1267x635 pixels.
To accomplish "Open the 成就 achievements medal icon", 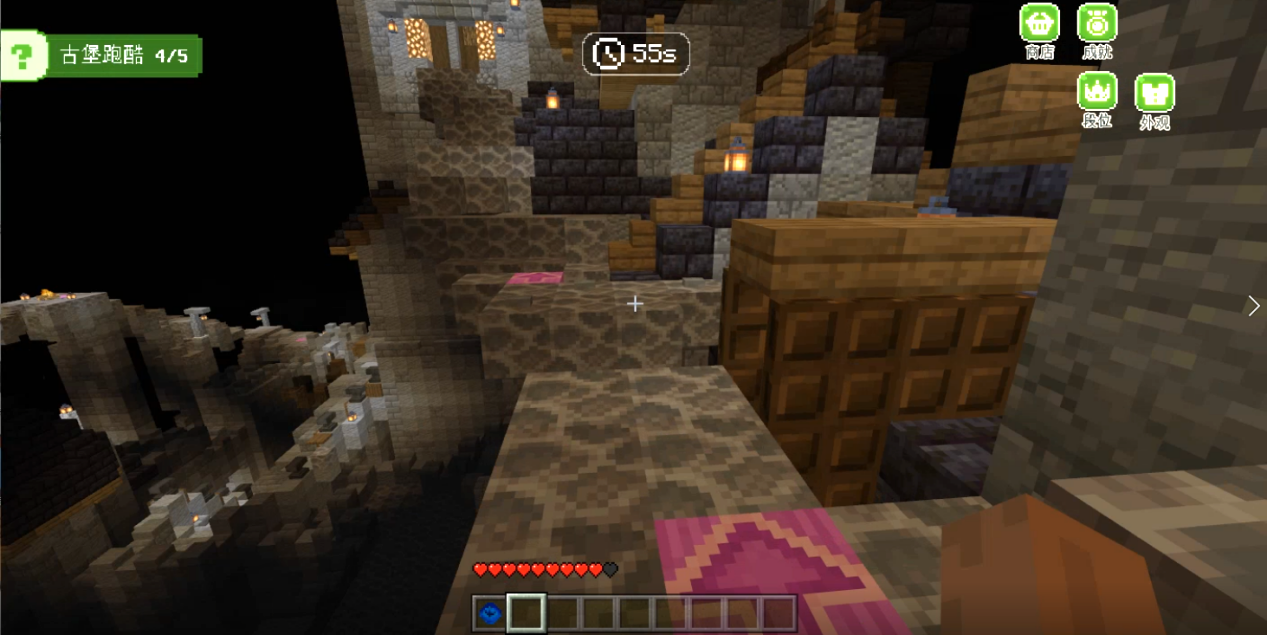I will (1097, 23).
